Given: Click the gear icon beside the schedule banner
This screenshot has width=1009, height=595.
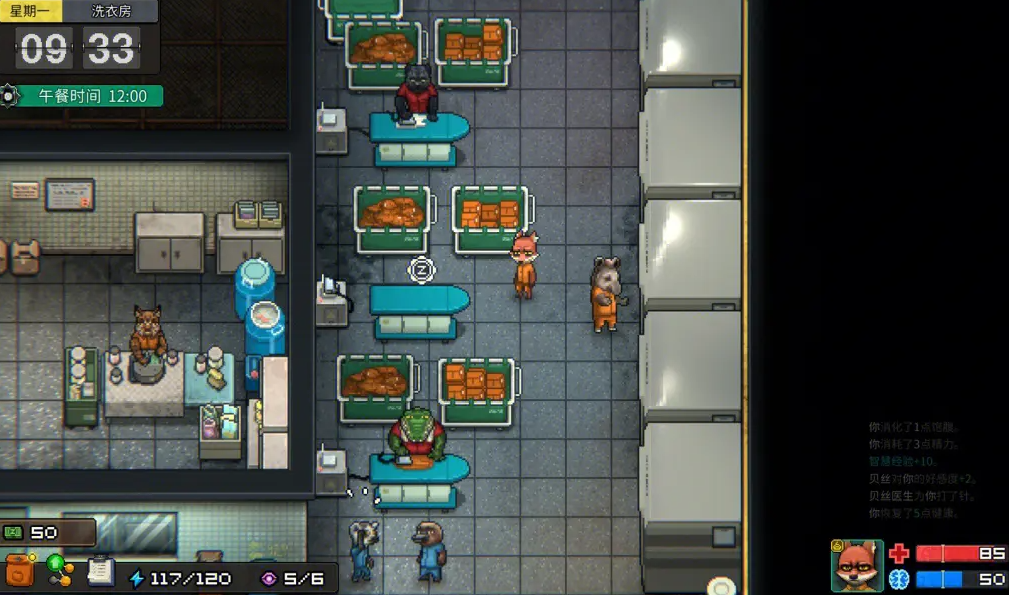Looking at the screenshot, I should tap(10, 96).
